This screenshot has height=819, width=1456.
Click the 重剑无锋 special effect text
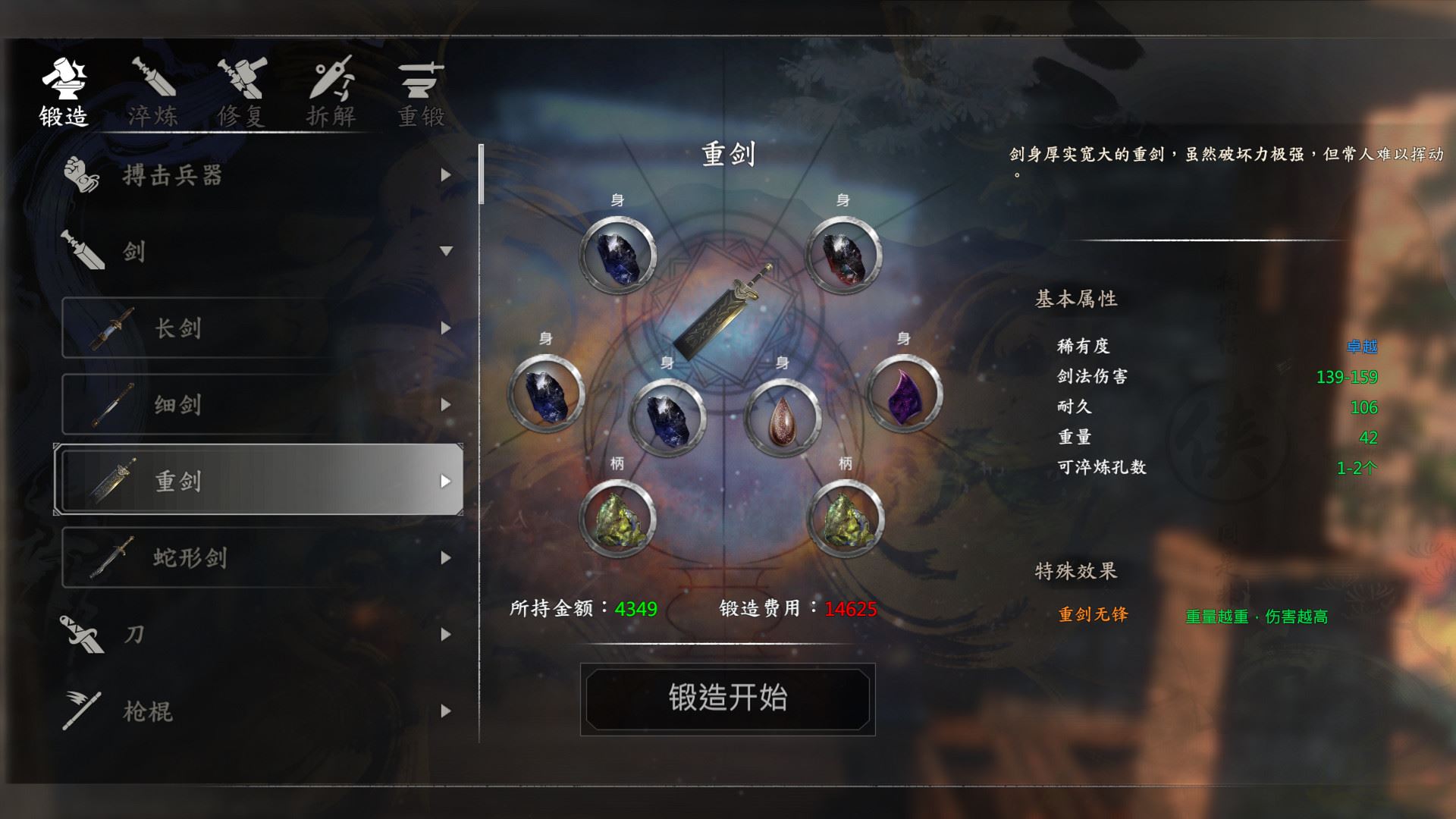[x=1092, y=616]
